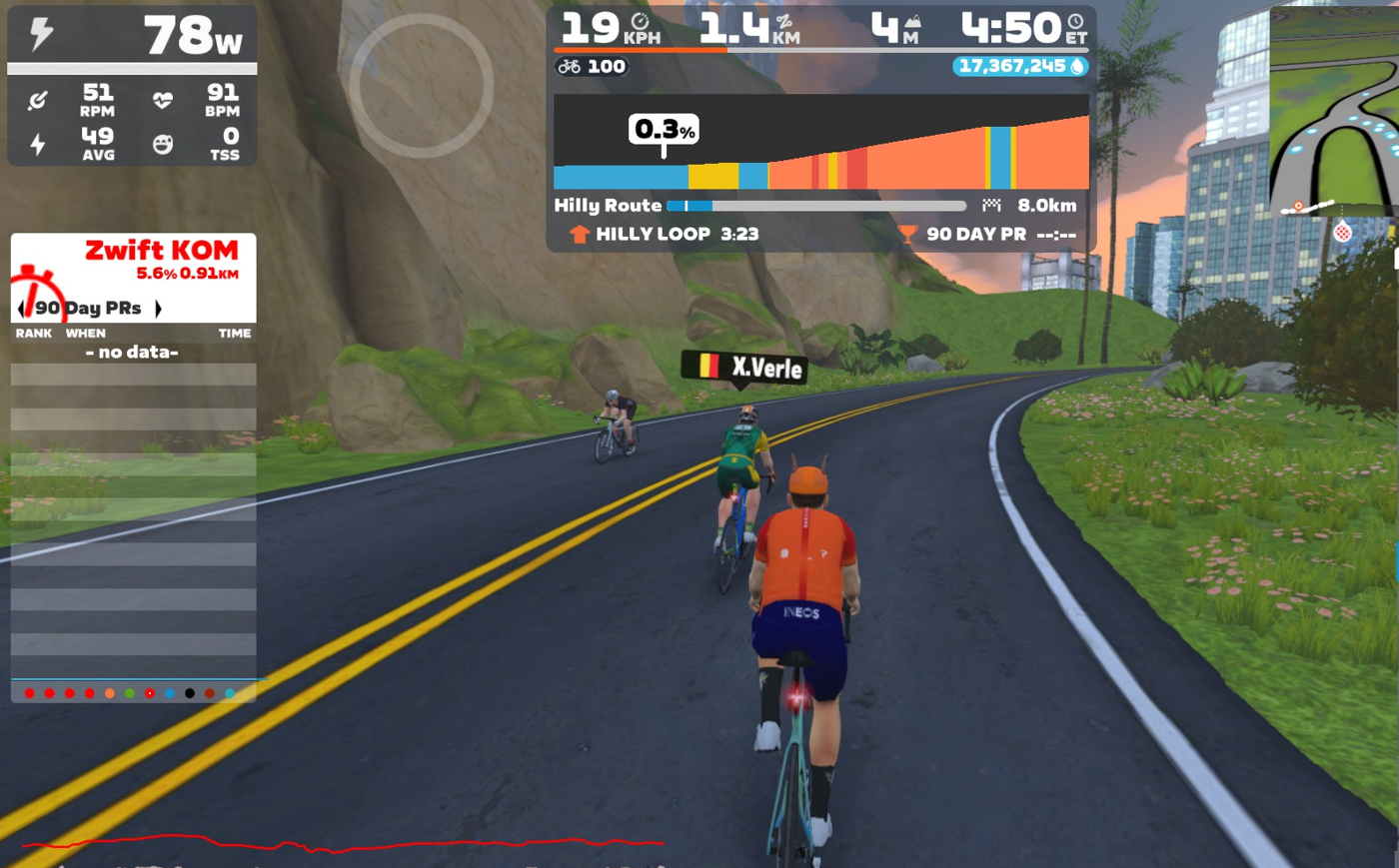Activate the empty power-up ring

click(x=421, y=85)
